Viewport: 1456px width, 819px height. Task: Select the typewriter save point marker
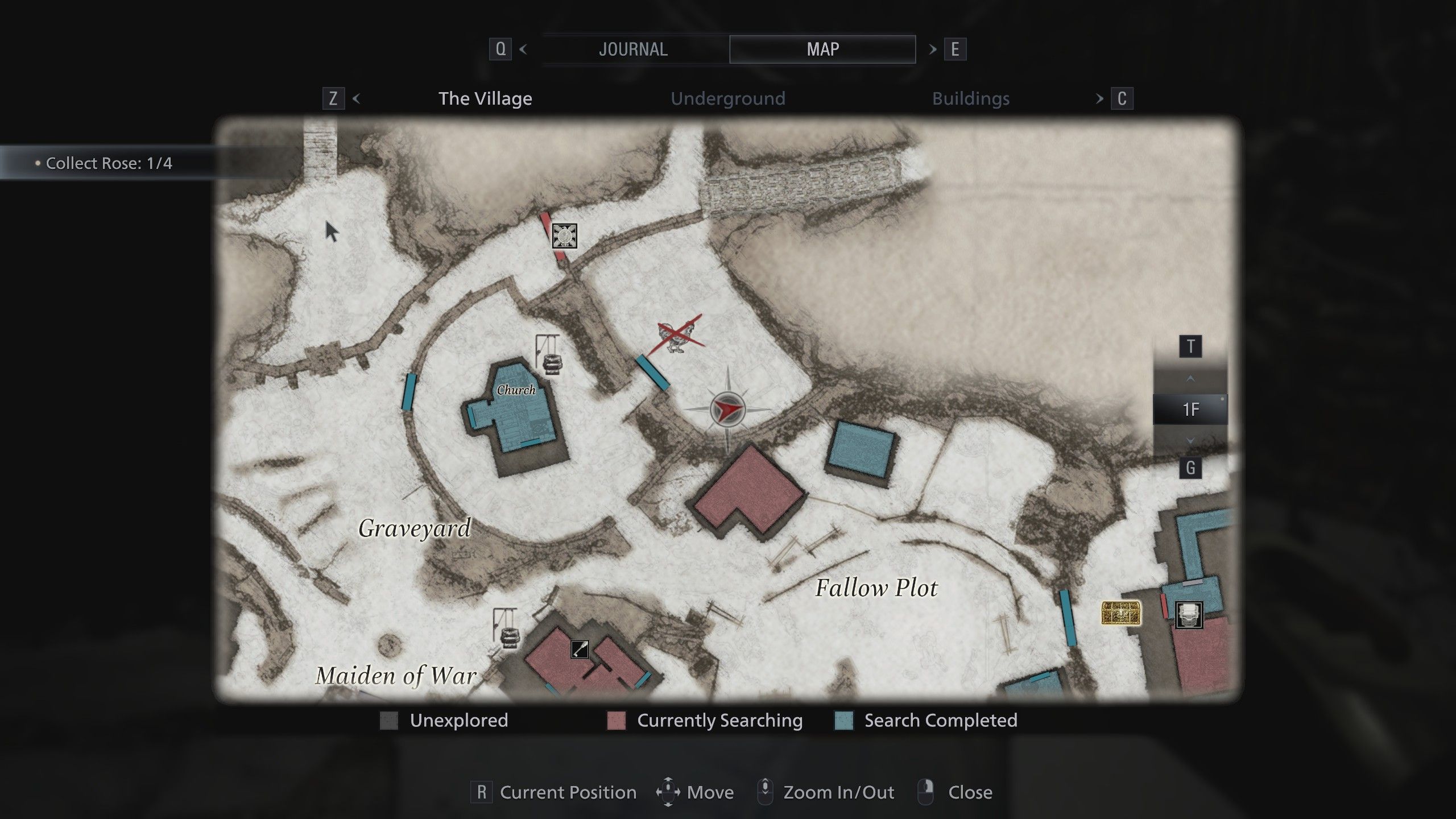click(x=1189, y=615)
